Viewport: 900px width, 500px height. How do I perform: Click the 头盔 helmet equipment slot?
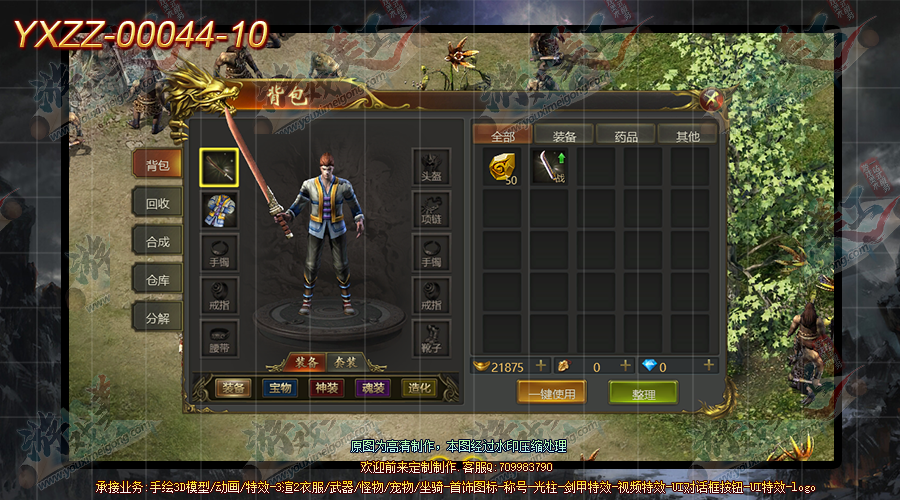[x=431, y=168]
